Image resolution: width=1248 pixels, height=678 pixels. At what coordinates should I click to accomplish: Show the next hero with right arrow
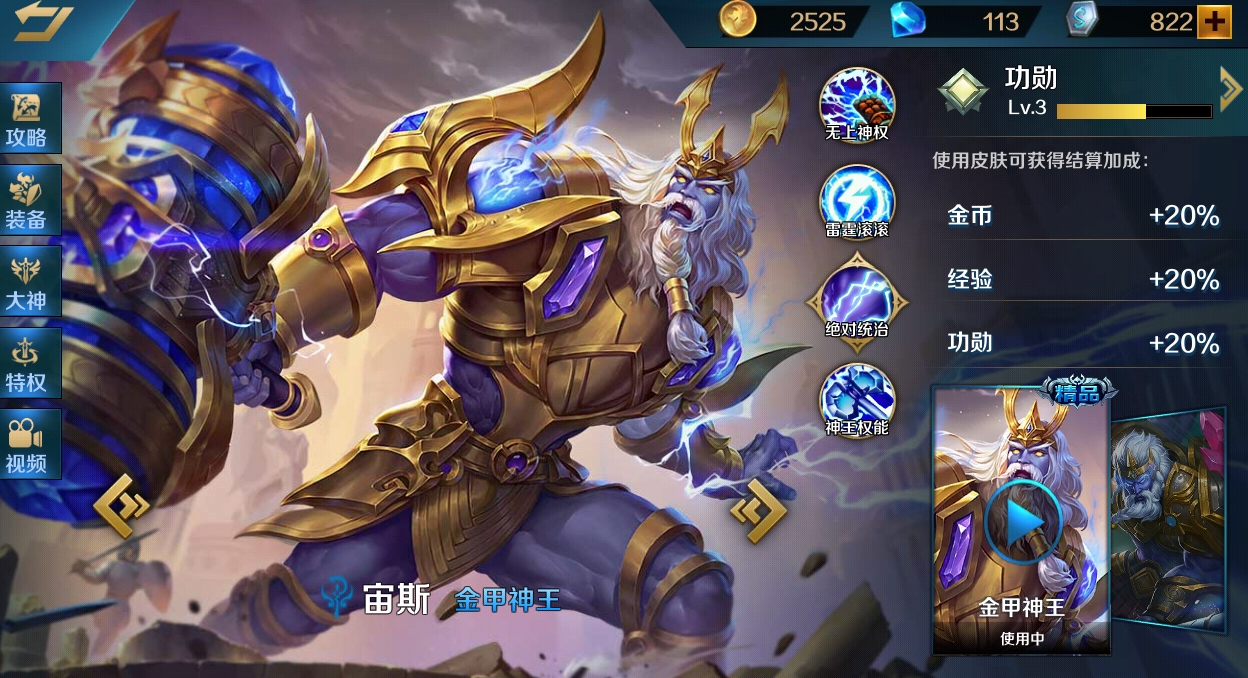pos(758,510)
